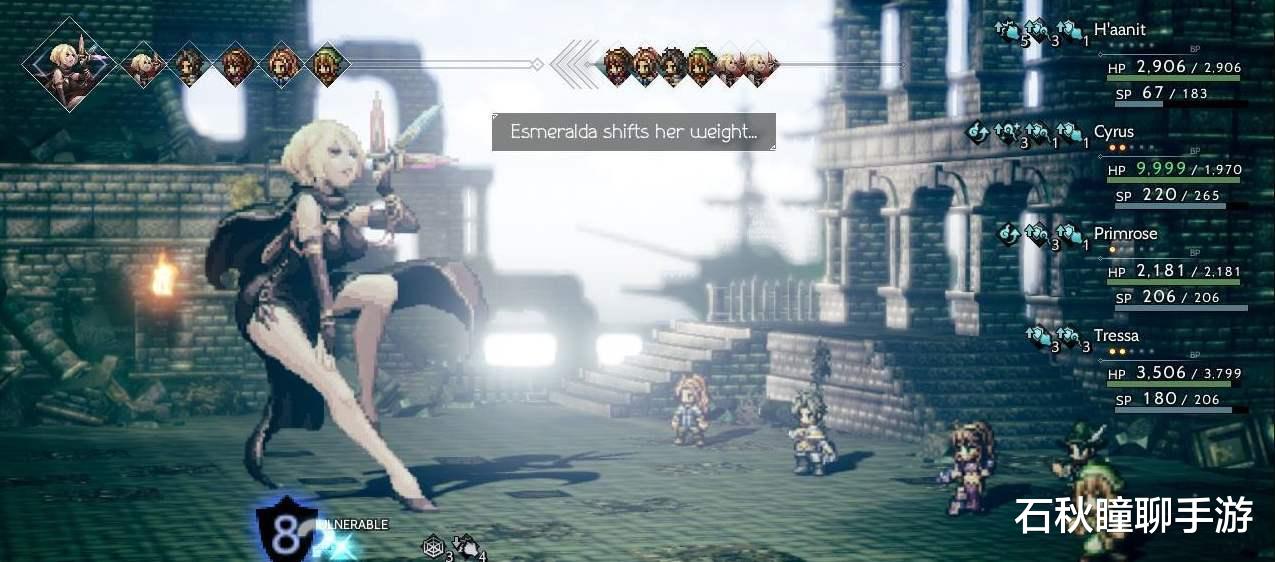Pick Primrose's party status entry

(1125, 234)
